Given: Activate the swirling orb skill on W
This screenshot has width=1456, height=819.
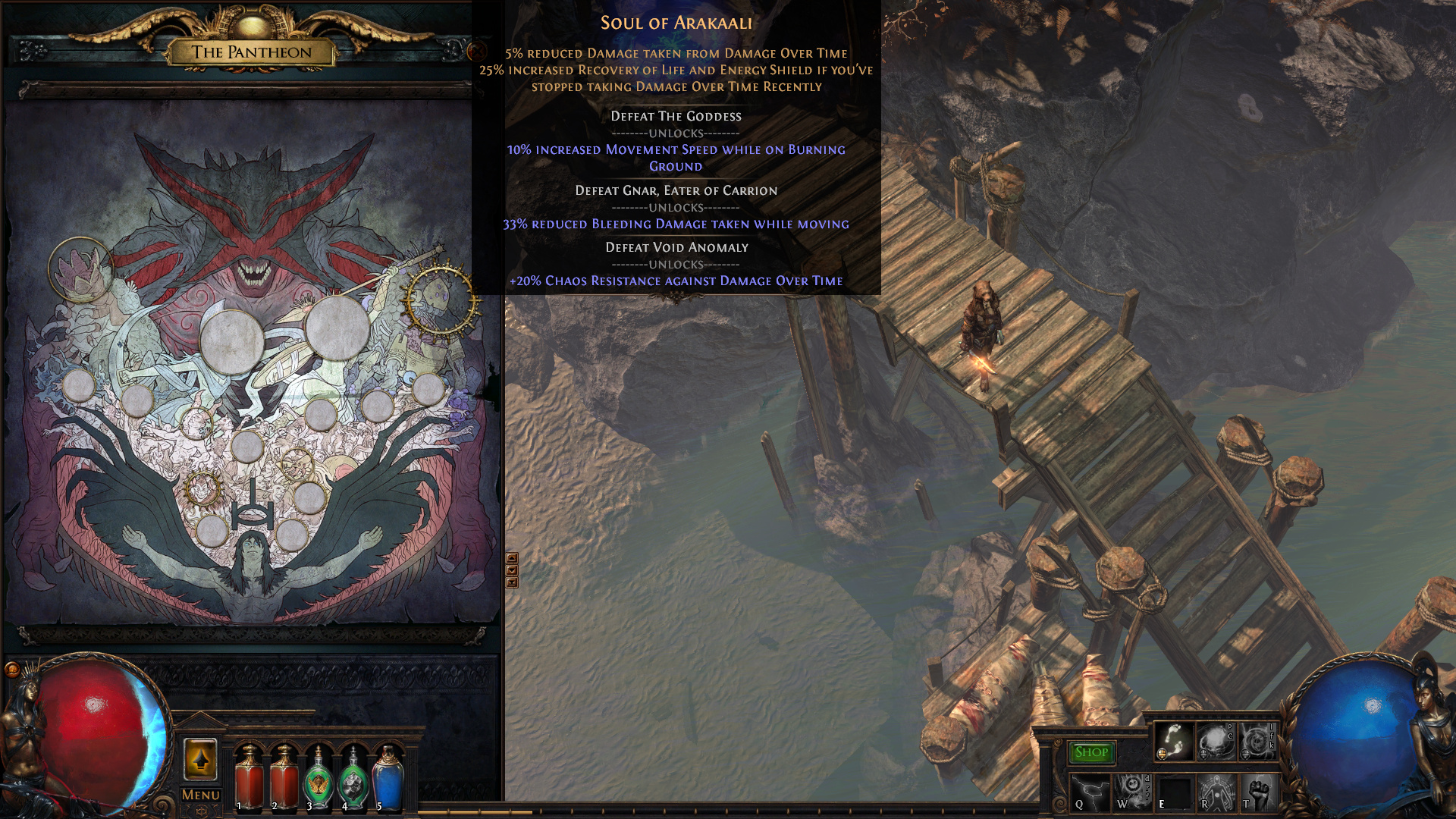Looking at the screenshot, I should click(x=1131, y=793).
